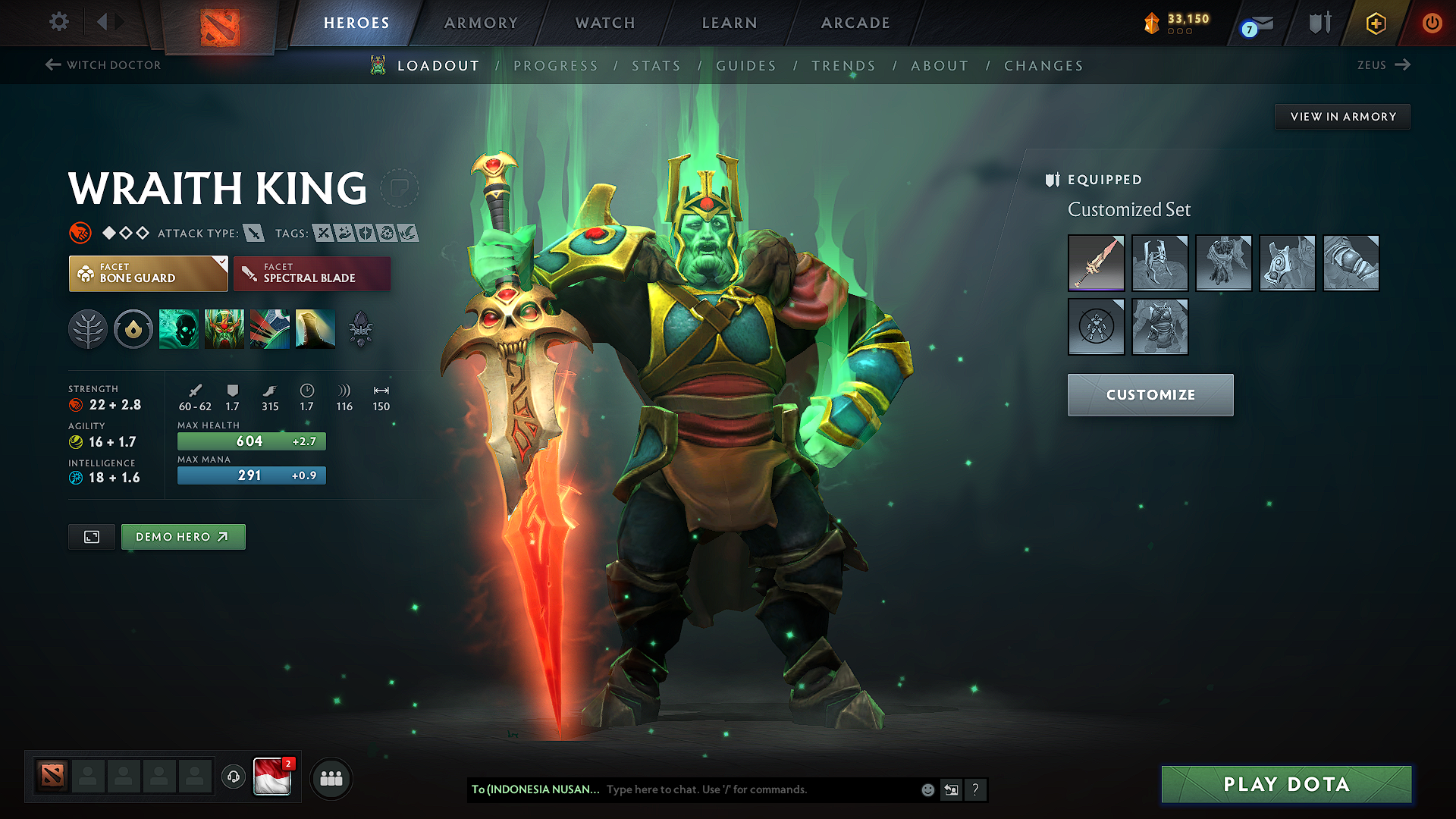Open the Bone Guard facet dropdown arrow
Viewport: 1456px width, 819px height.
pyautogui.click(x=221, y=262)
